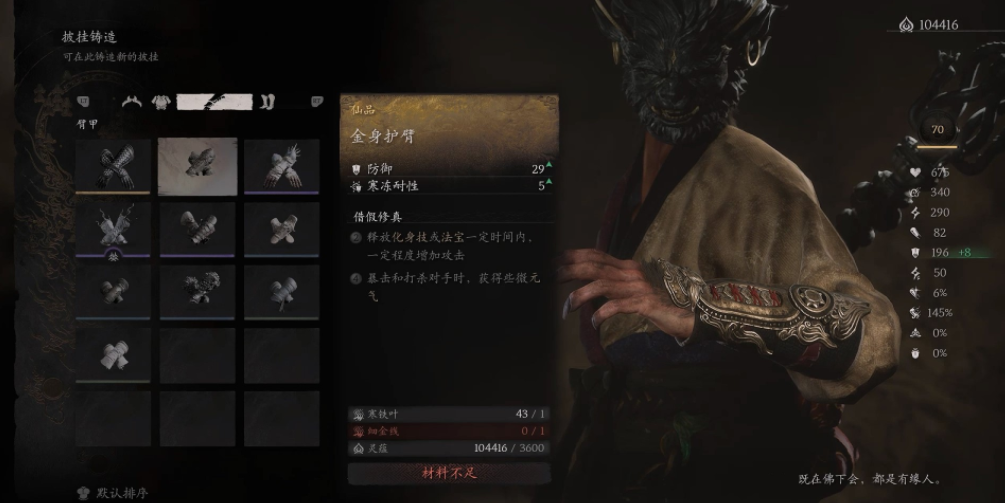Switch to the headgear category tab
The image size is (1005, 503).
click(131, 101)
